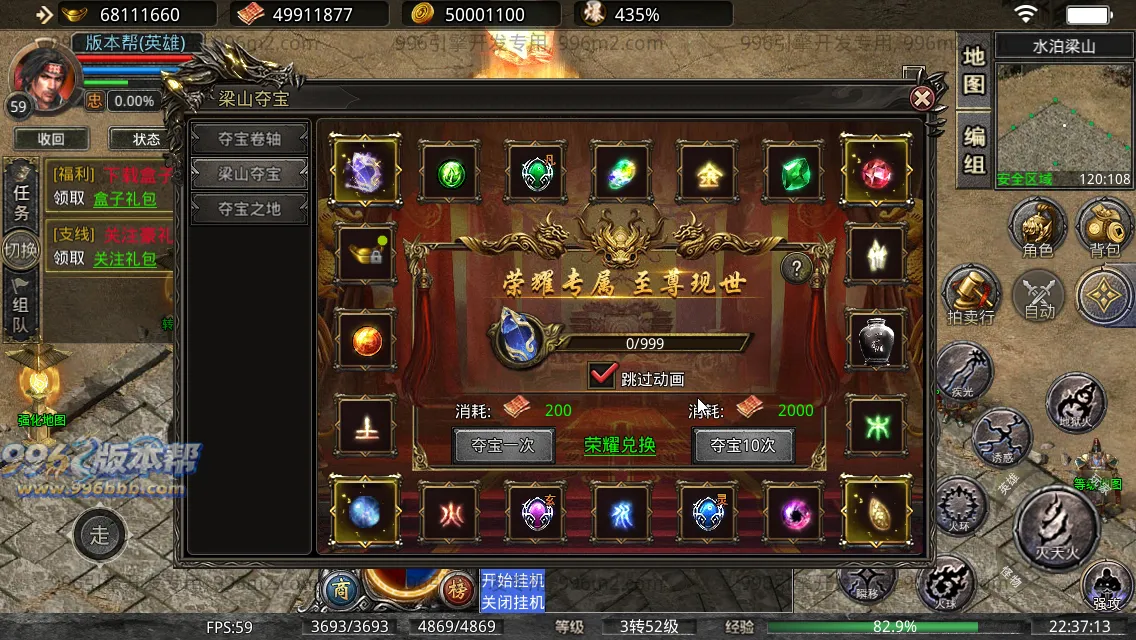Stop auto-farming with 关闭挂机
Image resolution: width=1136 pixels, height=640 pixels.
(512, 602)
